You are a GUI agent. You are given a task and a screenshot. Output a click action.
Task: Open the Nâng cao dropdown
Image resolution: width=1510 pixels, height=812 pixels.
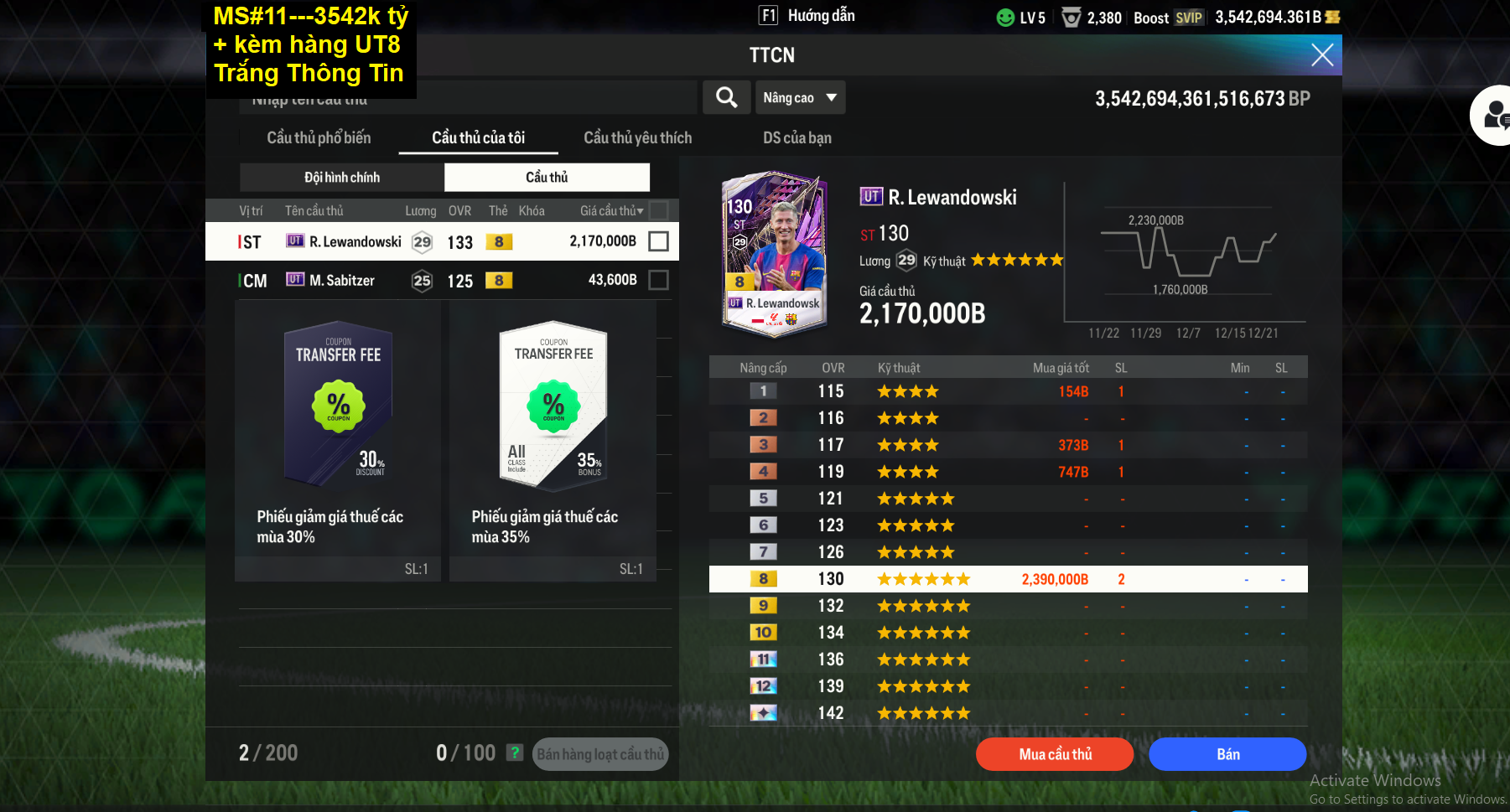pos(799,97)
